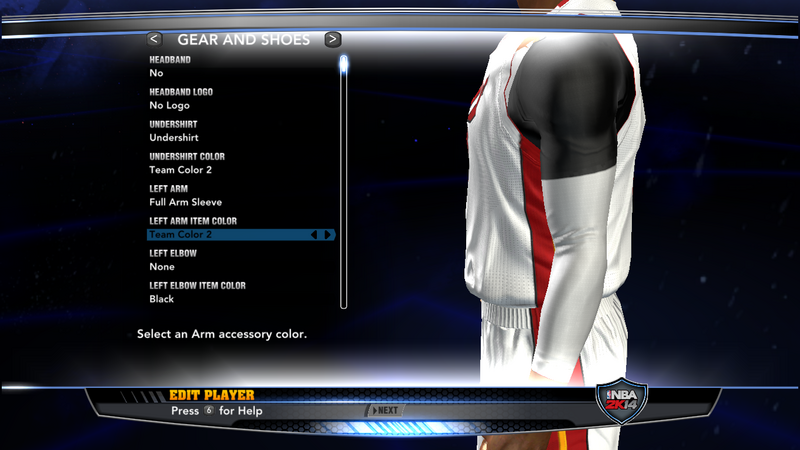Choose the Undershirt option row

(x=240, y=131)
